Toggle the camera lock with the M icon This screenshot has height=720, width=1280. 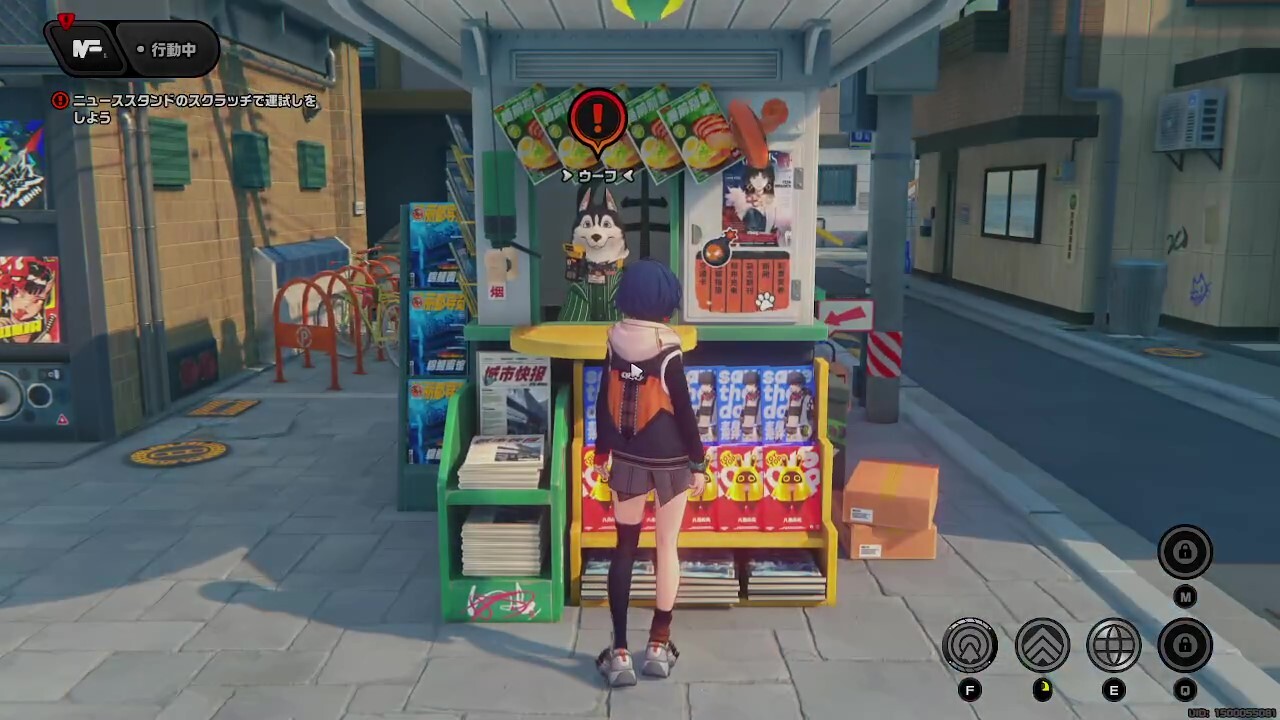1186,552
